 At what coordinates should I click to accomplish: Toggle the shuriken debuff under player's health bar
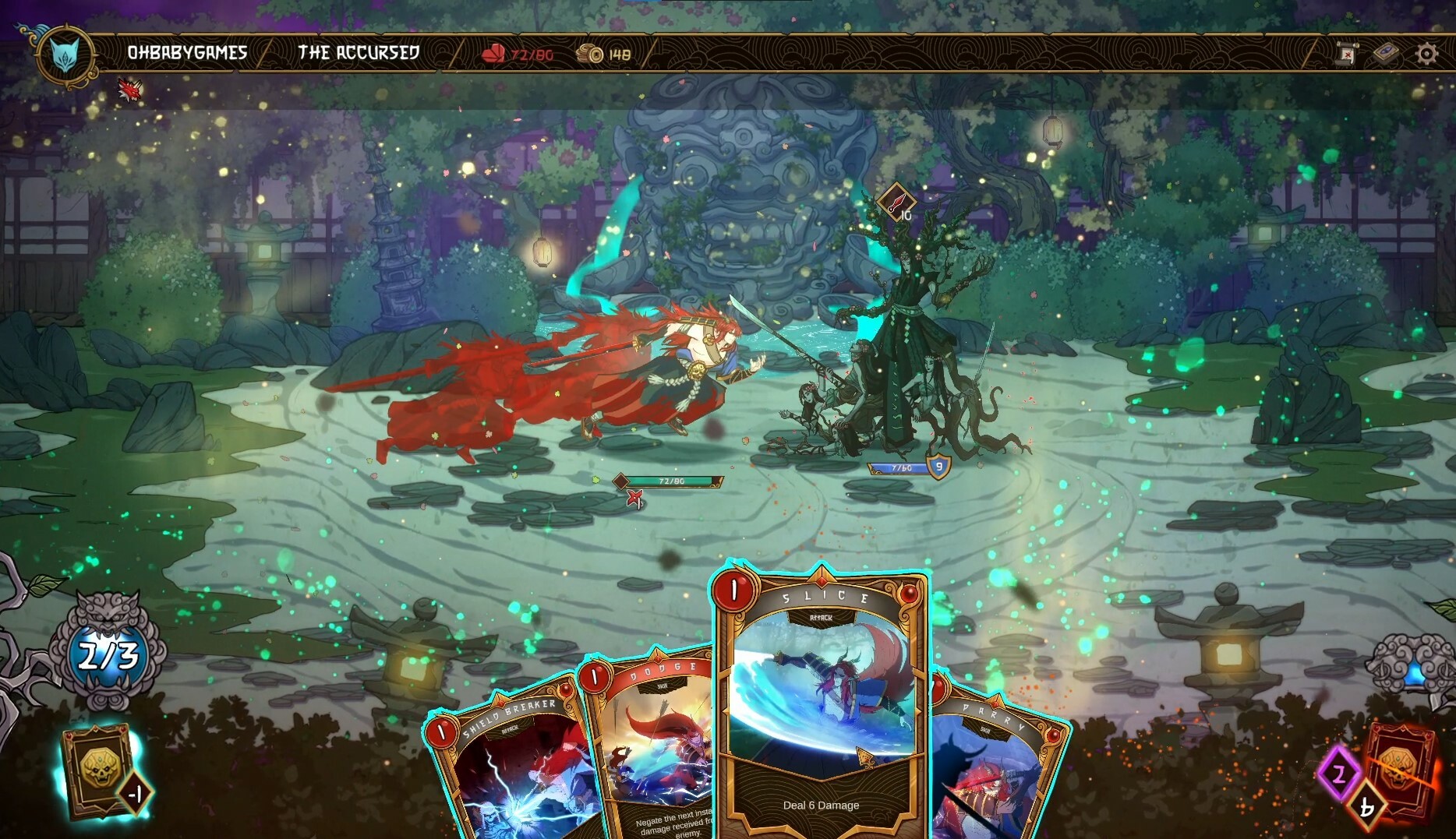[x=636, y=499]
